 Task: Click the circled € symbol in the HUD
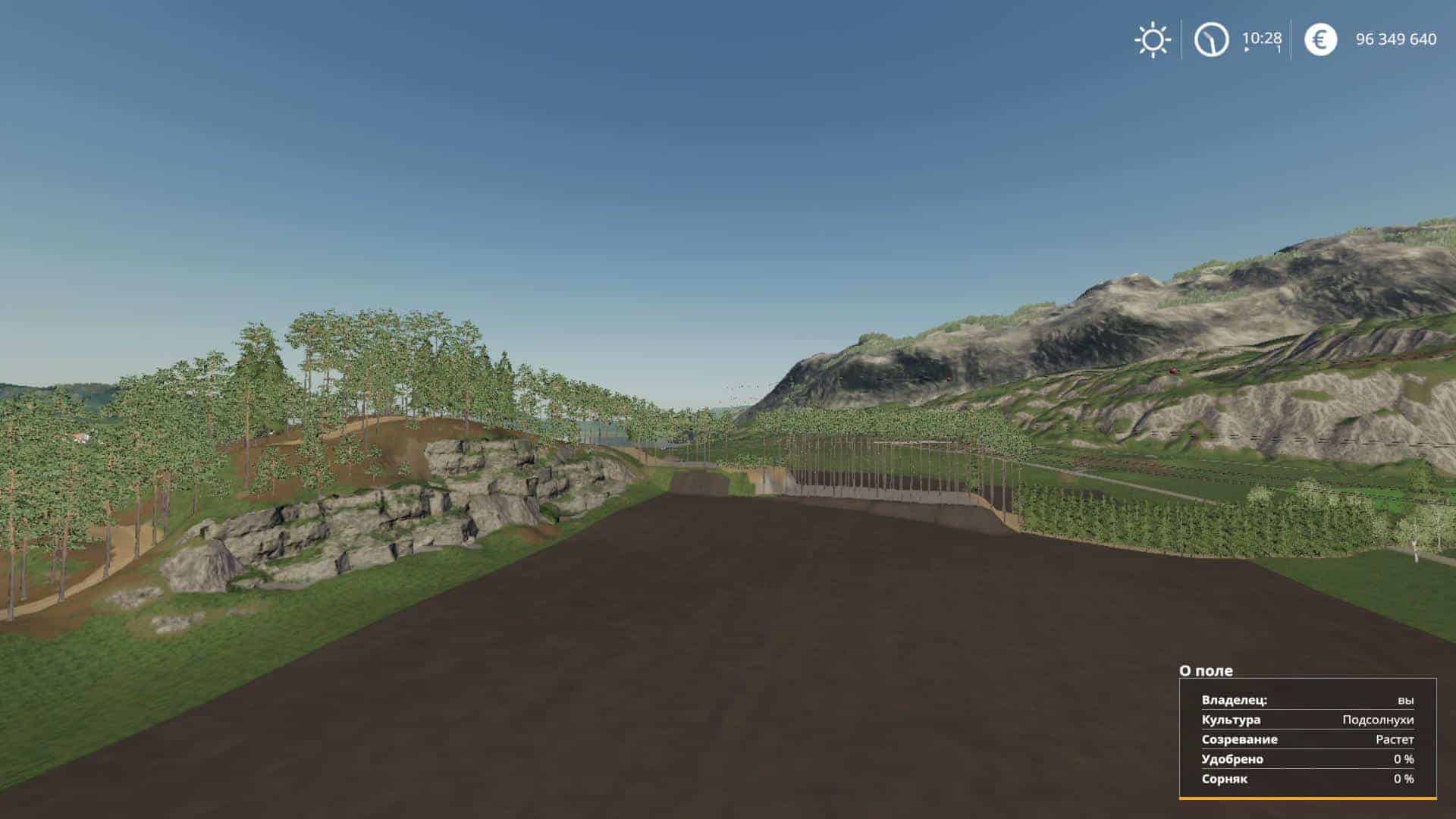coord(1319,39)
